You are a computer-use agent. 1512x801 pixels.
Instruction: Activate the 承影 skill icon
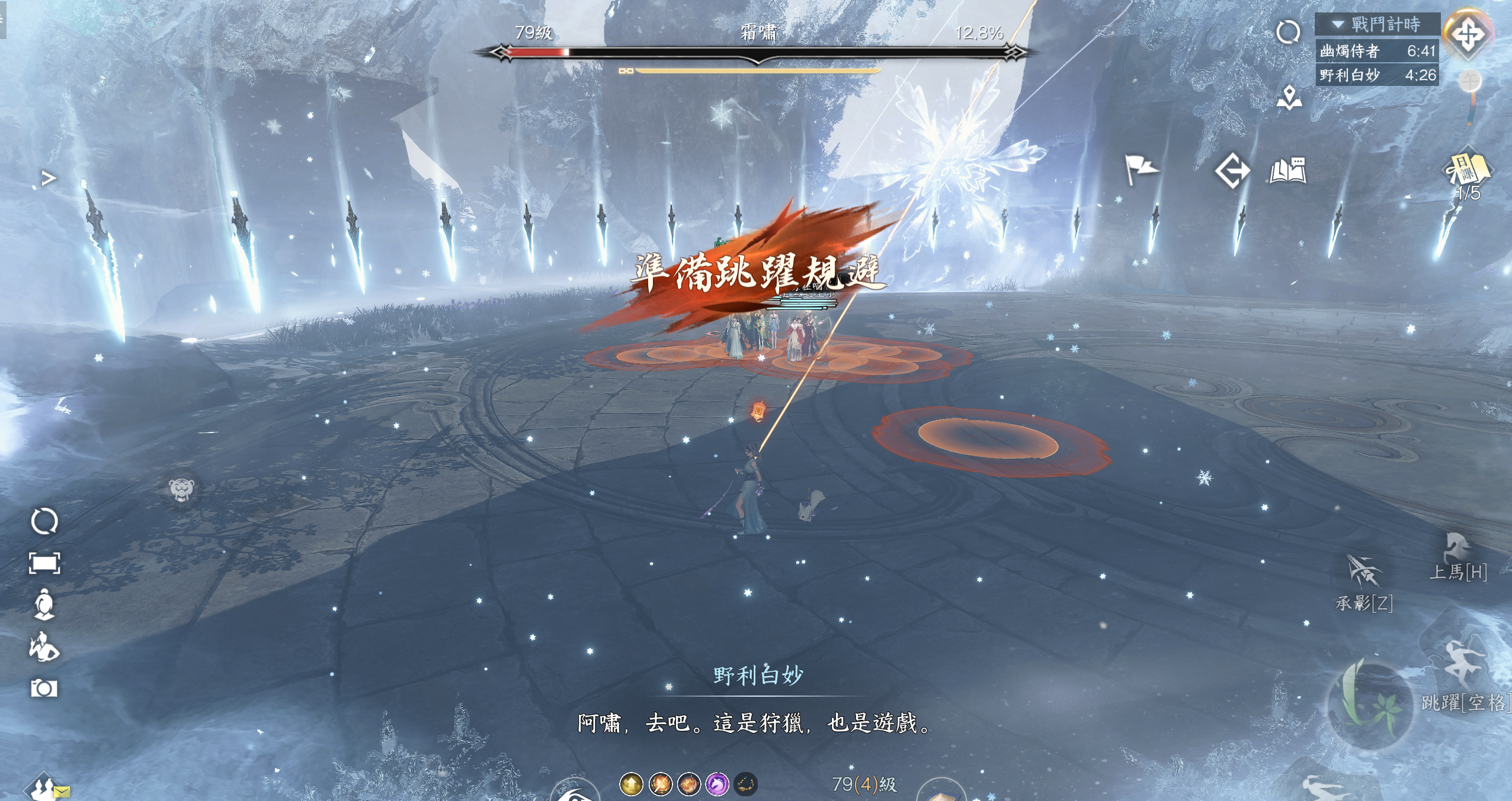pyautogui.click(x=1364, y=573)
